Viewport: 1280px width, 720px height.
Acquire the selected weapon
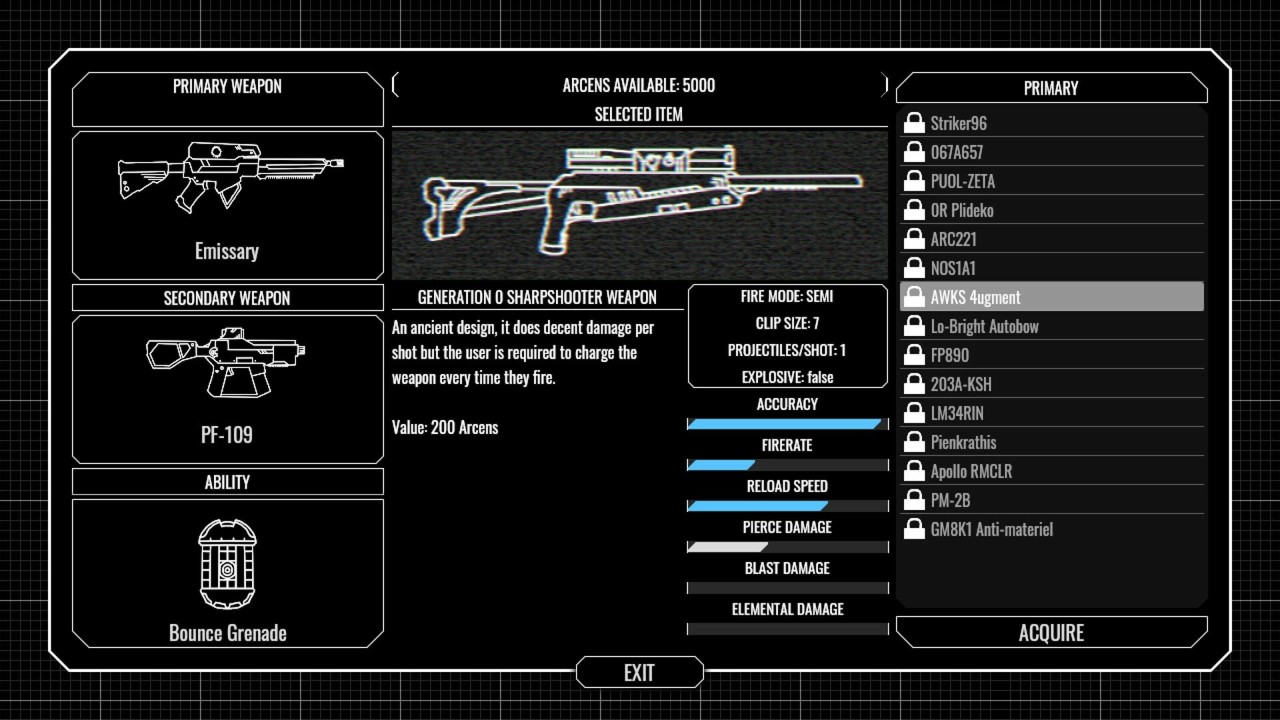[x=1051, y=633]
